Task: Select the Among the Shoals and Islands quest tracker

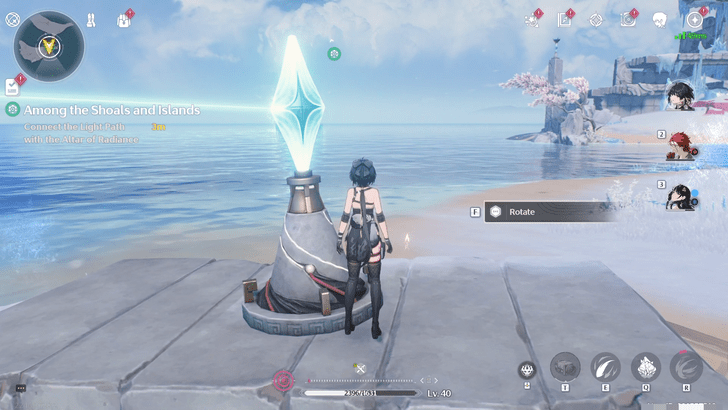Action: (x=112, y=110)
